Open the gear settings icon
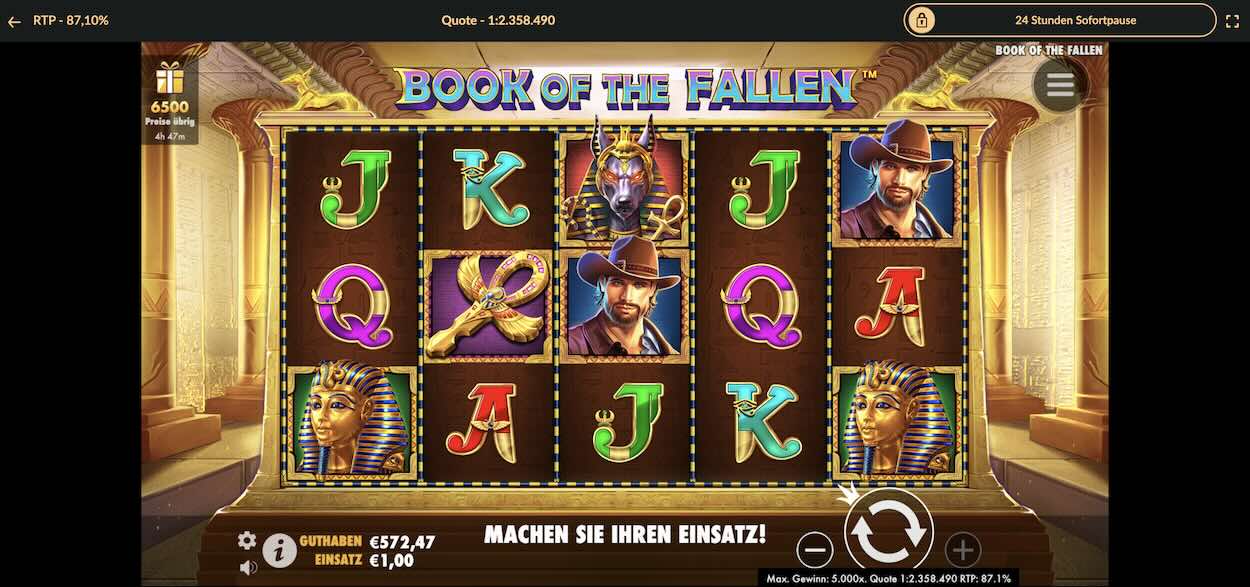Image resolution: width=1250 pixels, height=587 pixels. coord(247,540)
